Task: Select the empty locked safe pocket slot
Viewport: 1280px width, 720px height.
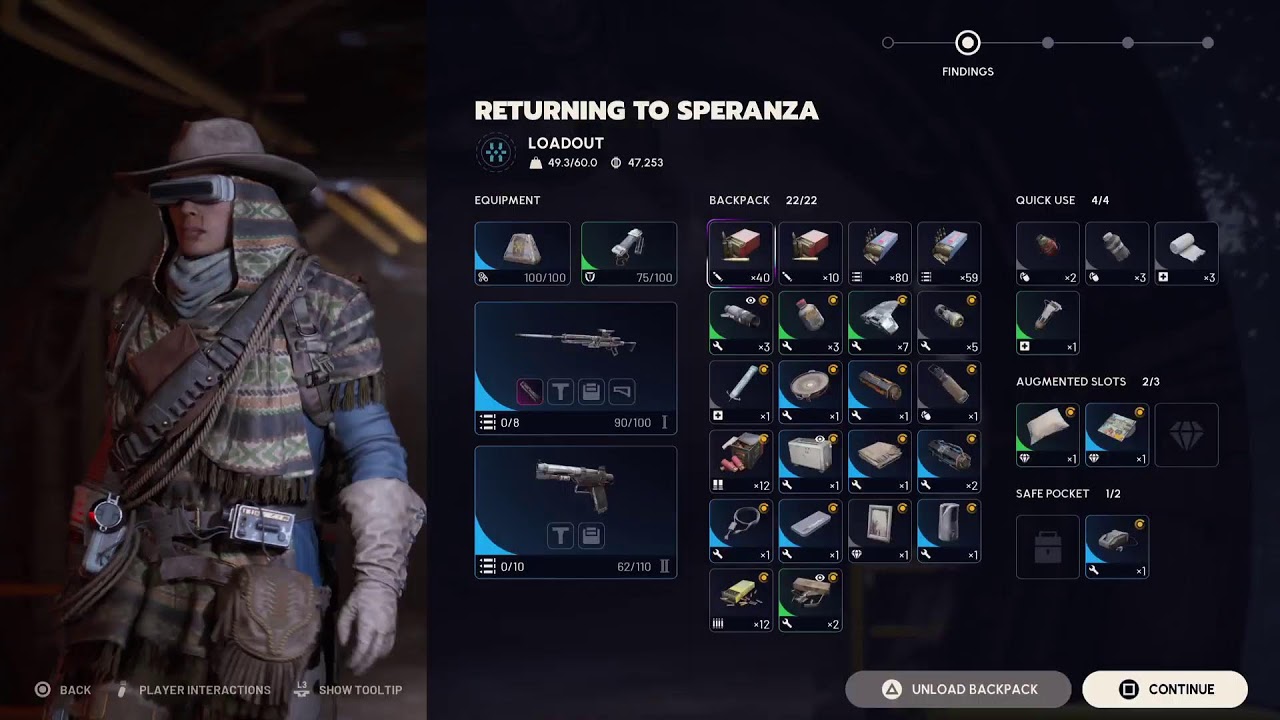Action: (x=1047, y=547)
